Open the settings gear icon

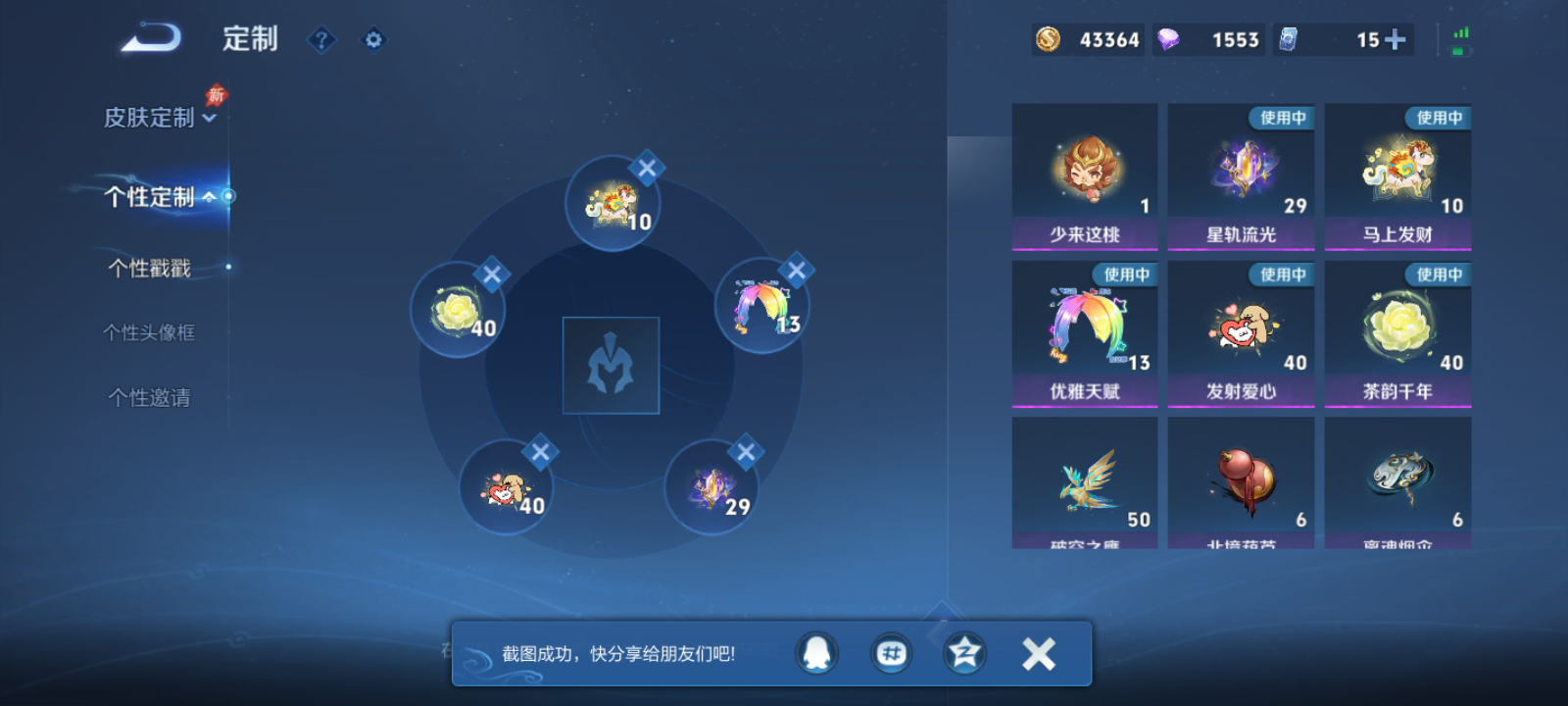pos(372,39)
